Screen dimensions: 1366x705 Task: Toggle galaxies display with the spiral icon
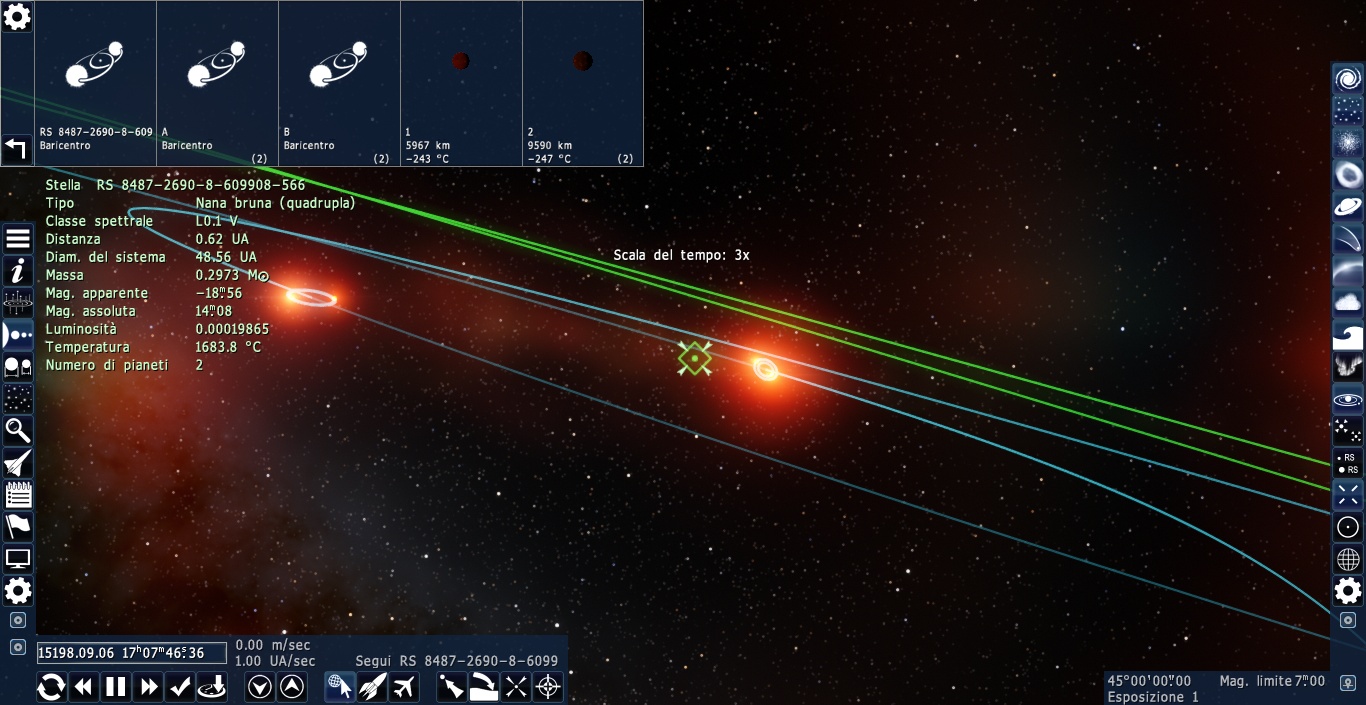click(x=1348, y=79)
